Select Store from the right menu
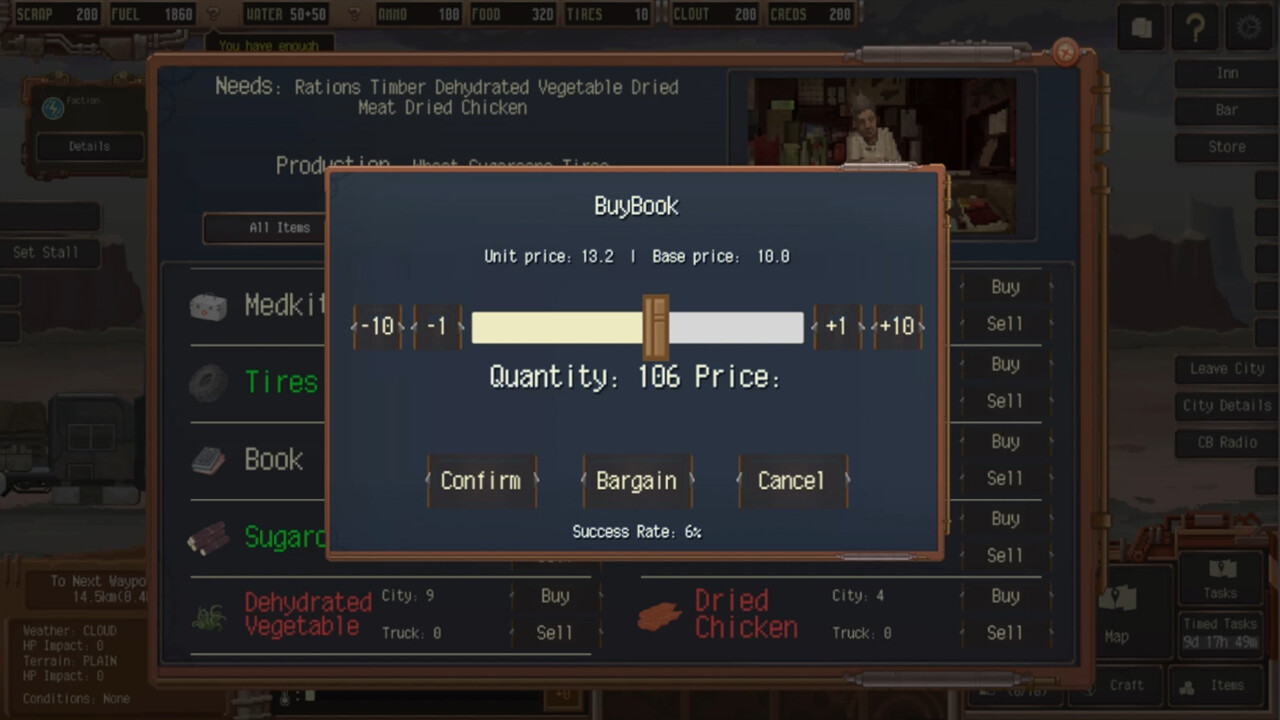Image resolution: width=1280 pixels, height=720 pixels. [1226, 146]
